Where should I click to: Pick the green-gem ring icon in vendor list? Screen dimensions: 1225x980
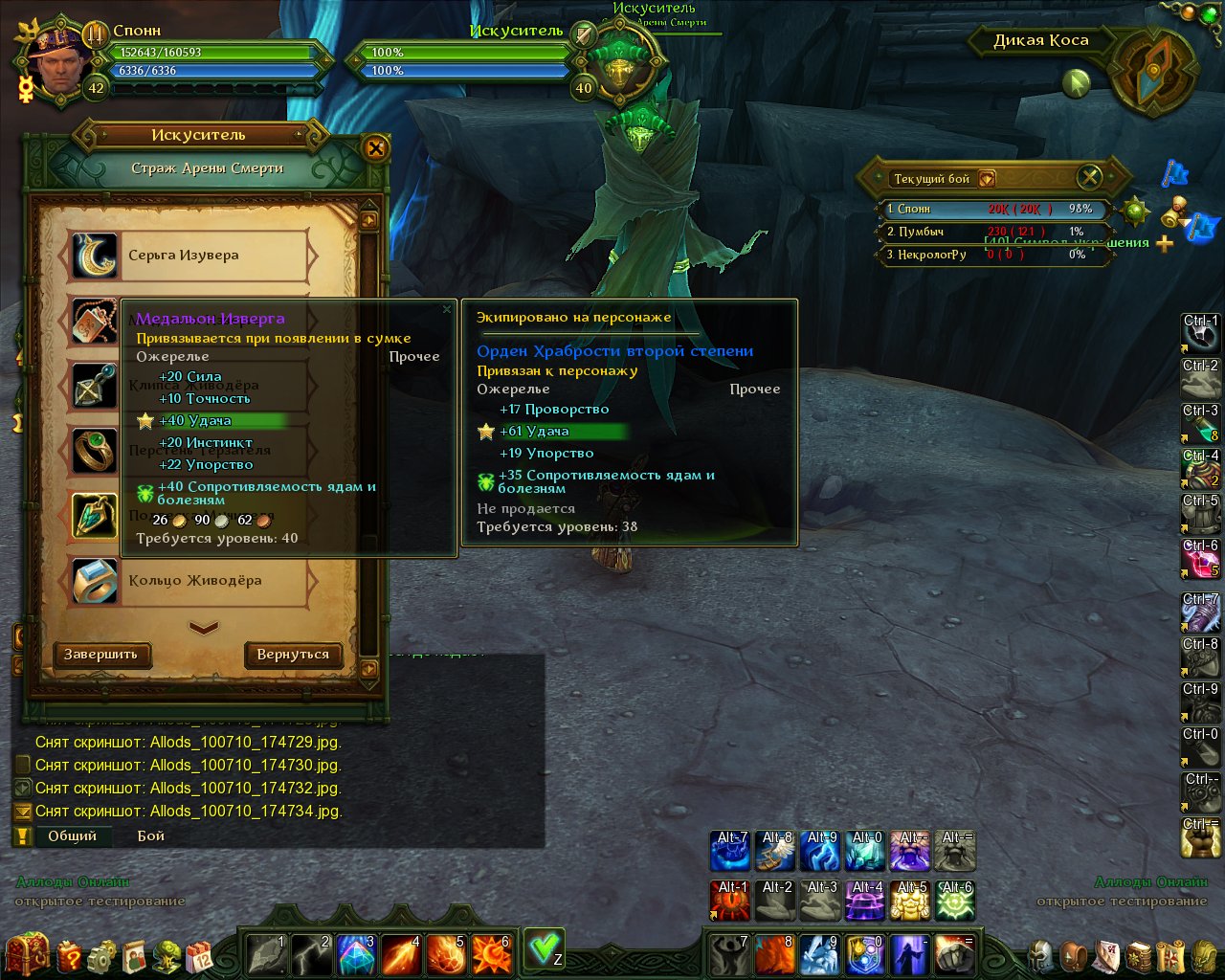pos(95,451)
